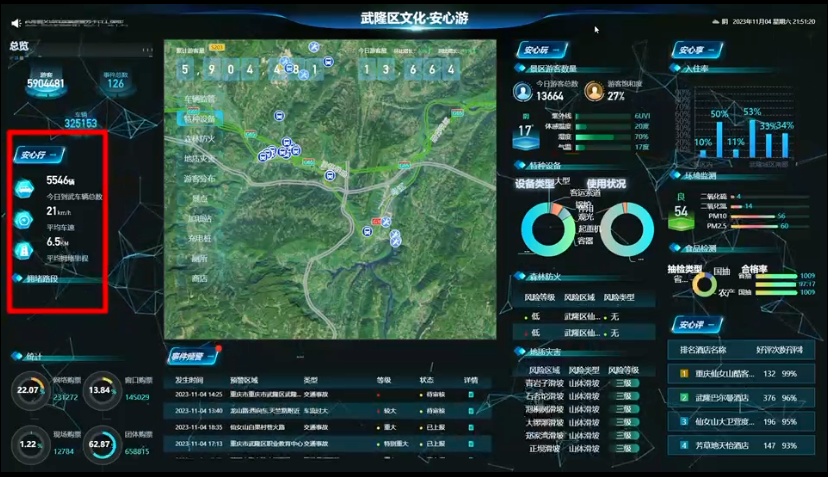The image size is (828, 477).
Task: Select the top-ranked hotel row
Action: (744, 373)
